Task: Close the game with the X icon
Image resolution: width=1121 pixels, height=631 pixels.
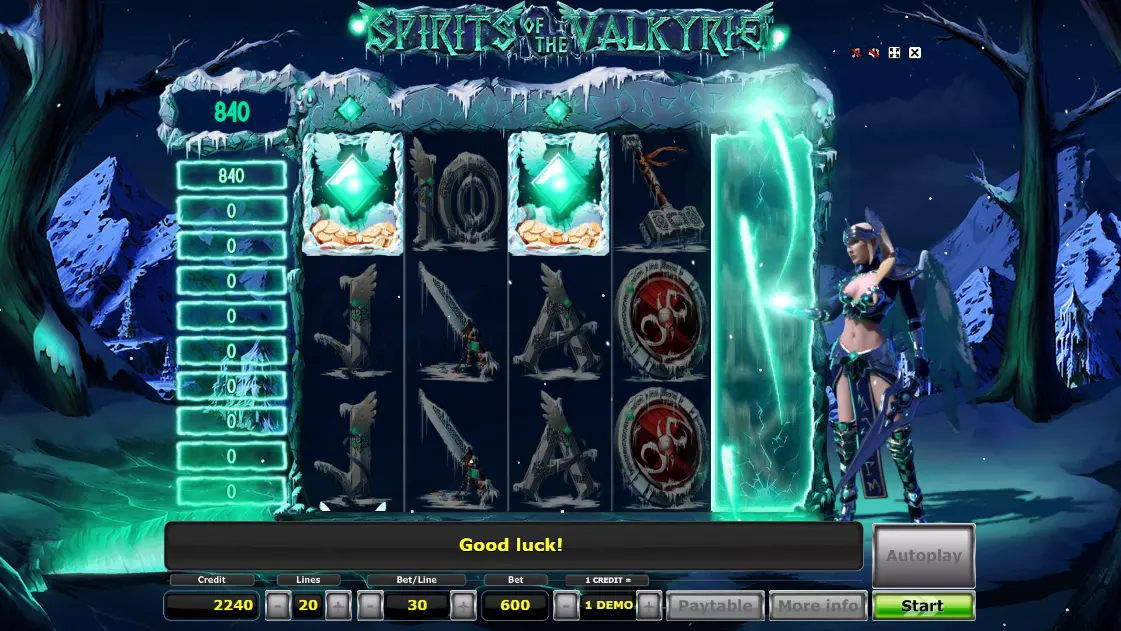Action: pyautogui.click(x=914, y=52)
